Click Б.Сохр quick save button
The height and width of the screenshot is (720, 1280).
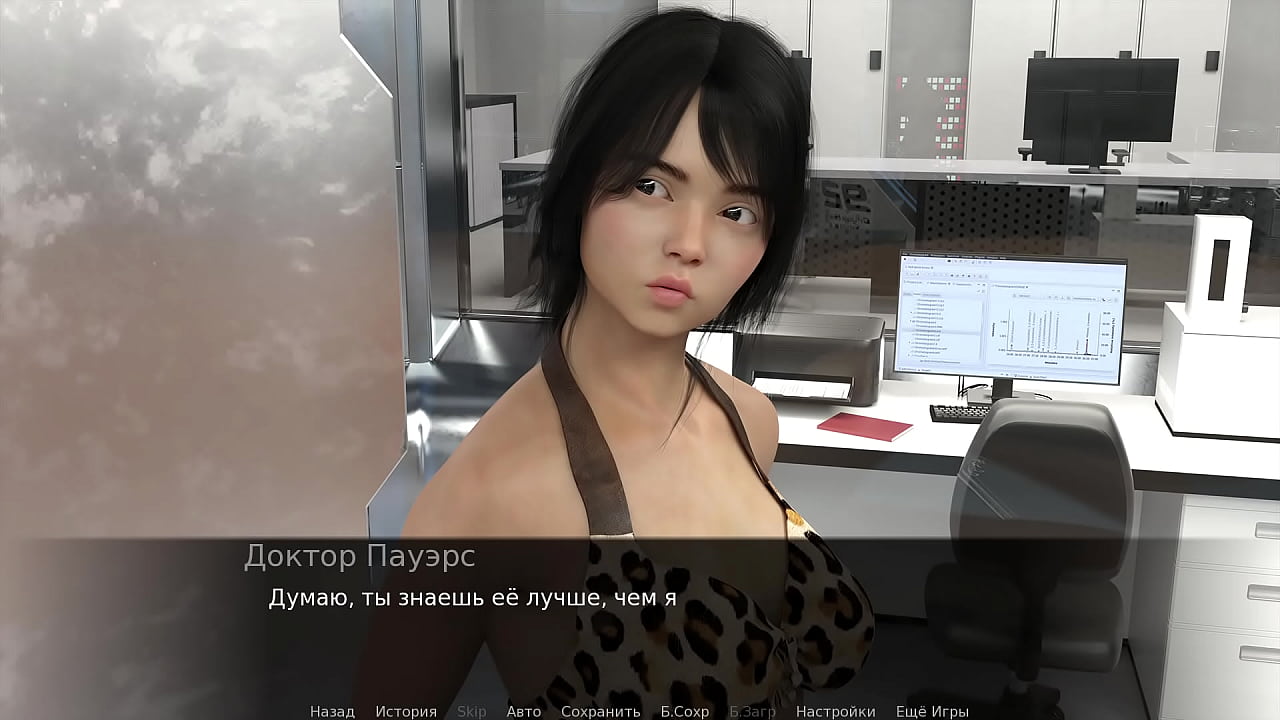click(685, 711)
